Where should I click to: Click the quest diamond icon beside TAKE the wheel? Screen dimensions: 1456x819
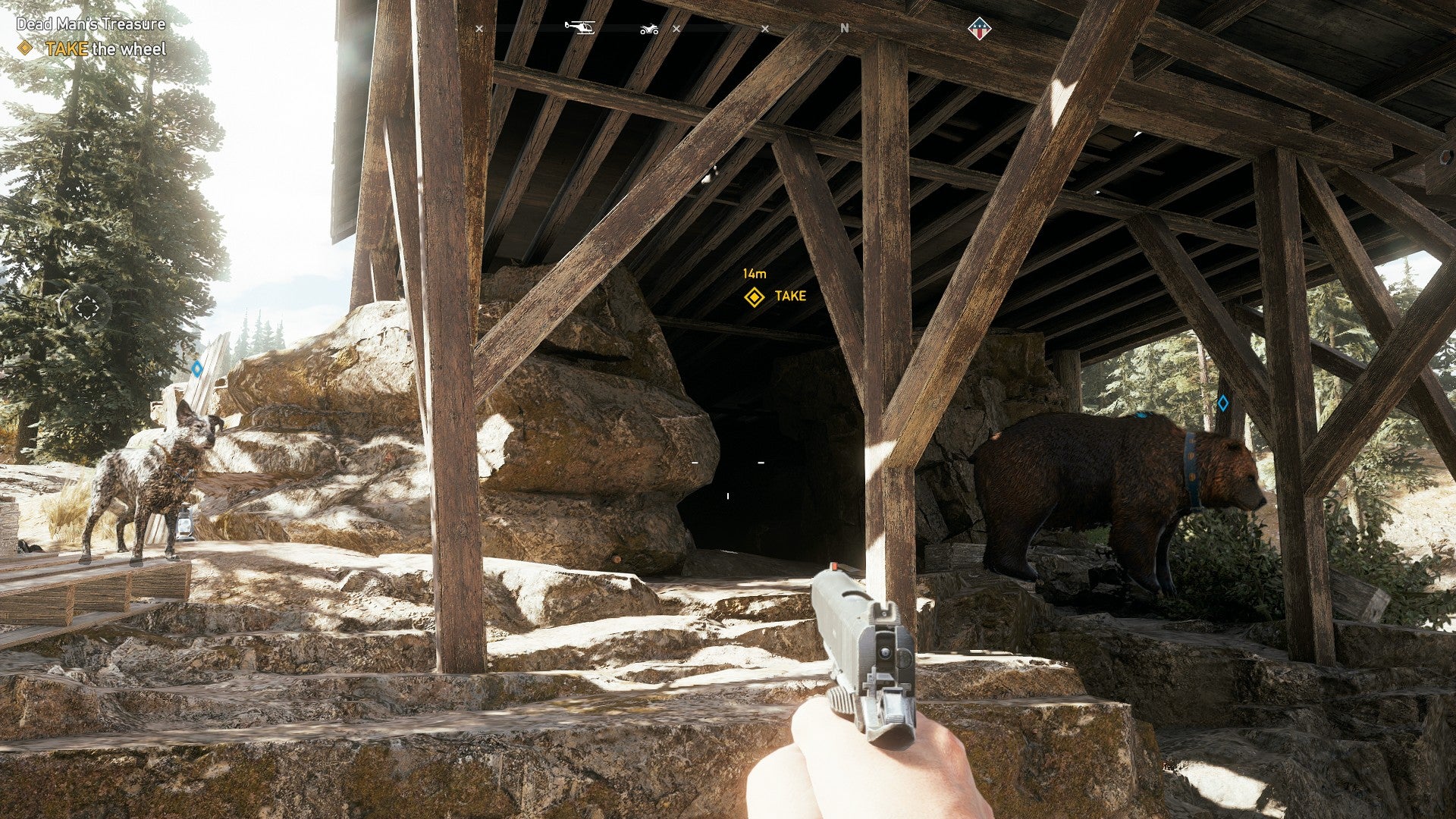(x=25, y=47)
